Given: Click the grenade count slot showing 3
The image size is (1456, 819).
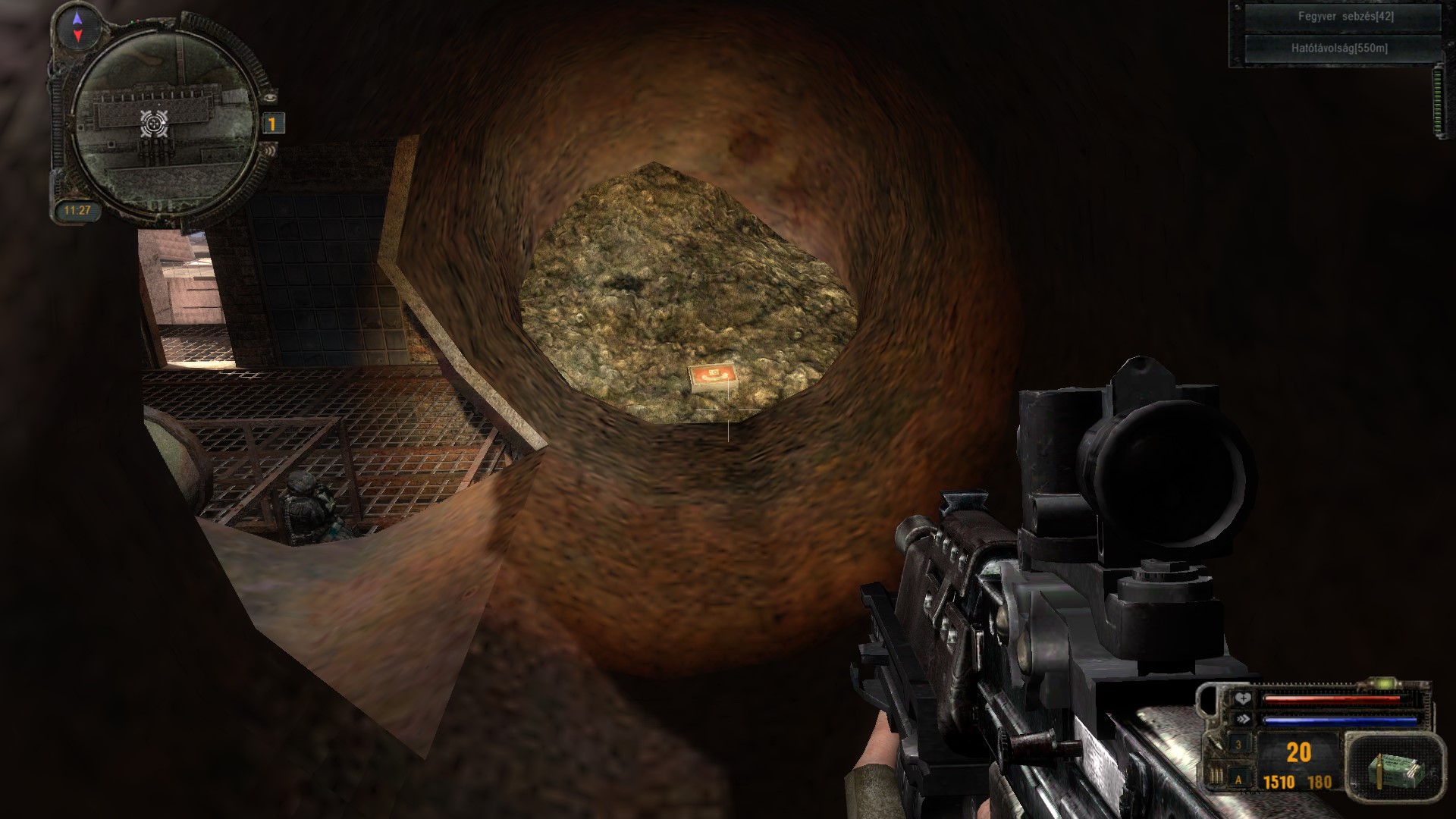Looking at the screenshot, I should [1239, 745].
